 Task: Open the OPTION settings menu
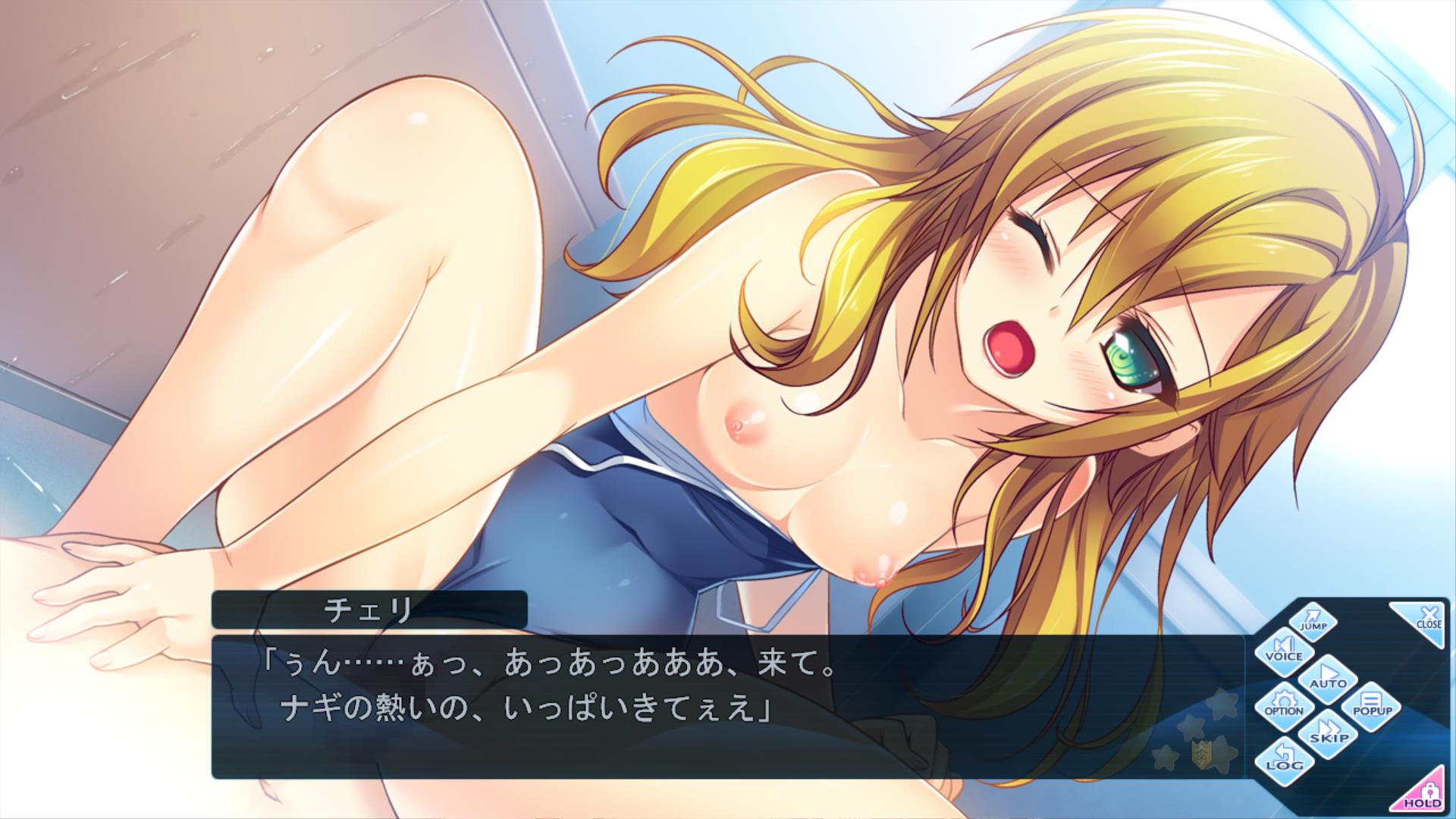1283,706
